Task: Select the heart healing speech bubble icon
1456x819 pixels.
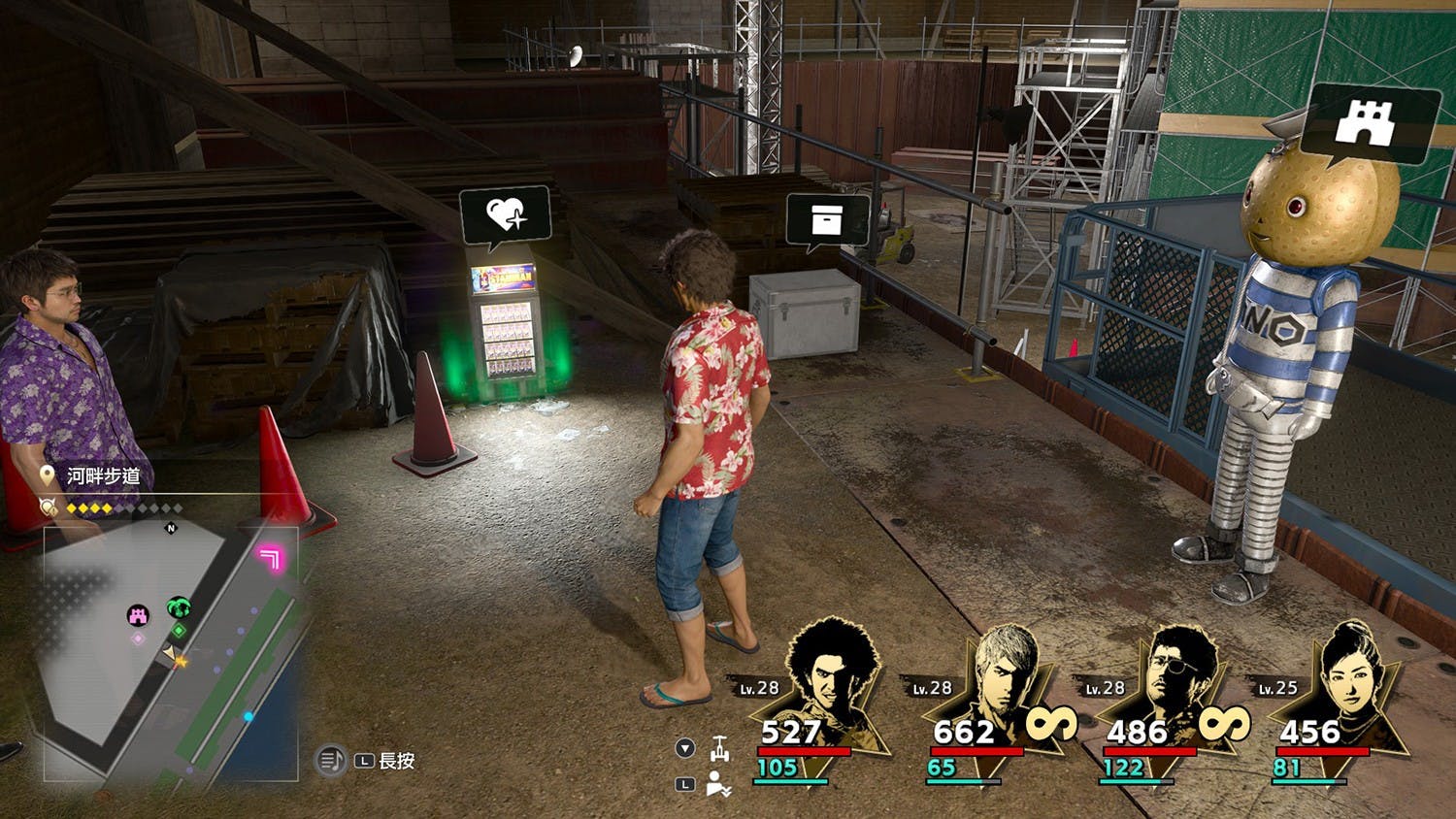Action: [x=506, y=214]
